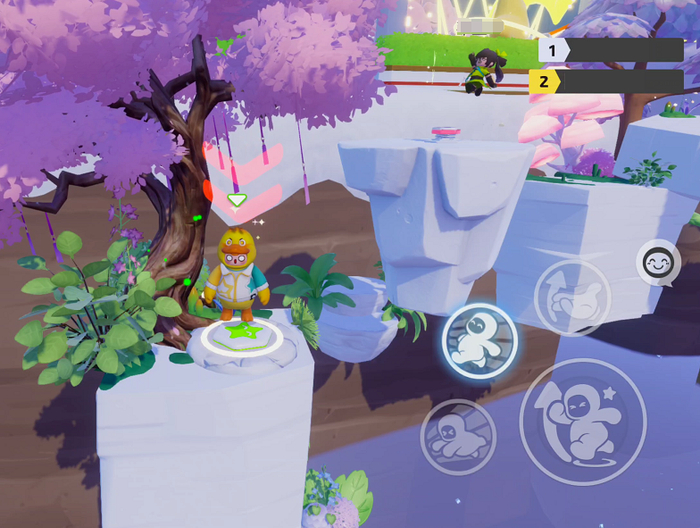This screenshot has height=528, width=700.
Task: Open the smiley face emote bubble
Action: (x=657, y=264)
